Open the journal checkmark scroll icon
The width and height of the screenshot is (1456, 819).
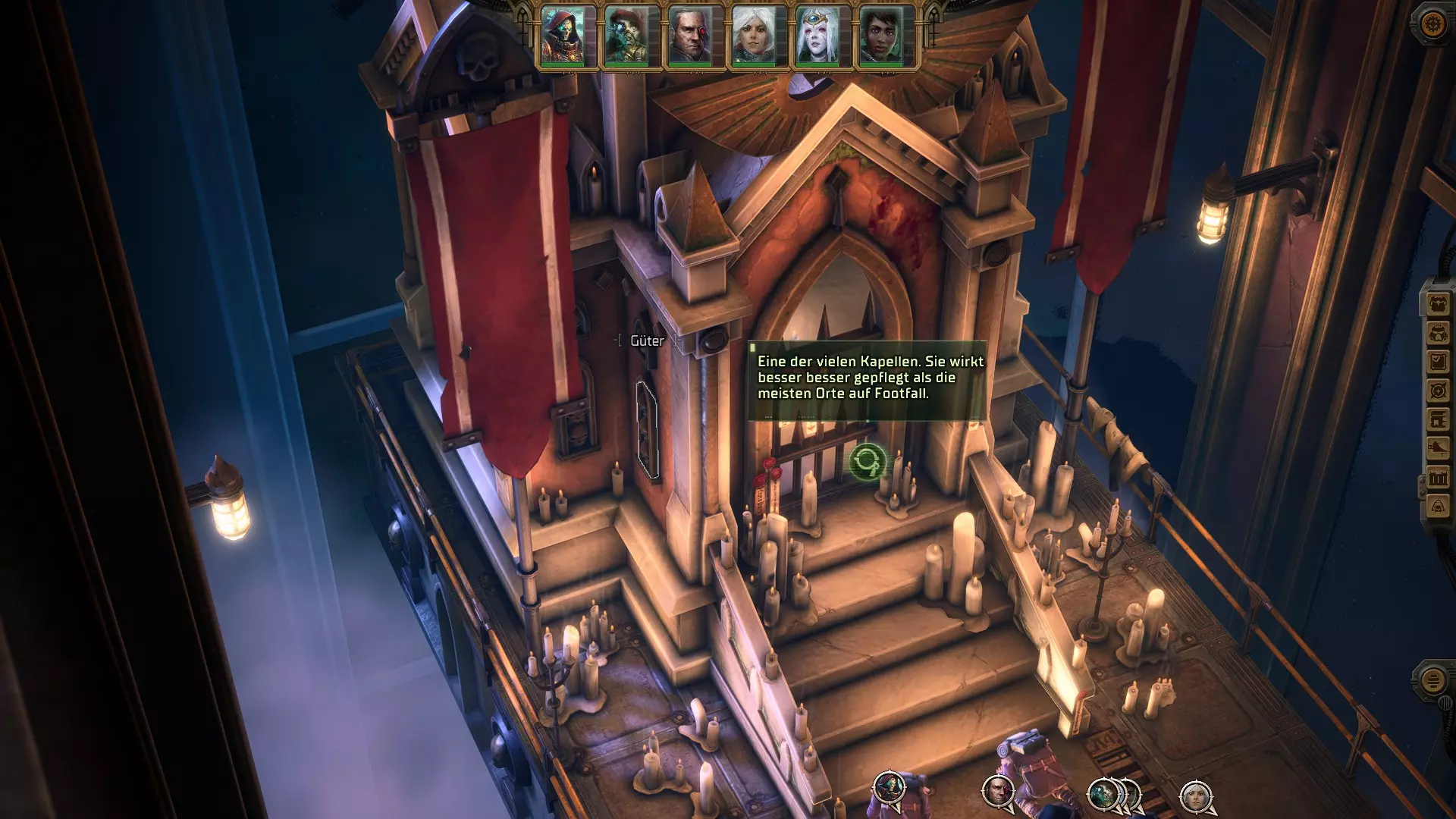point(1439,362)
